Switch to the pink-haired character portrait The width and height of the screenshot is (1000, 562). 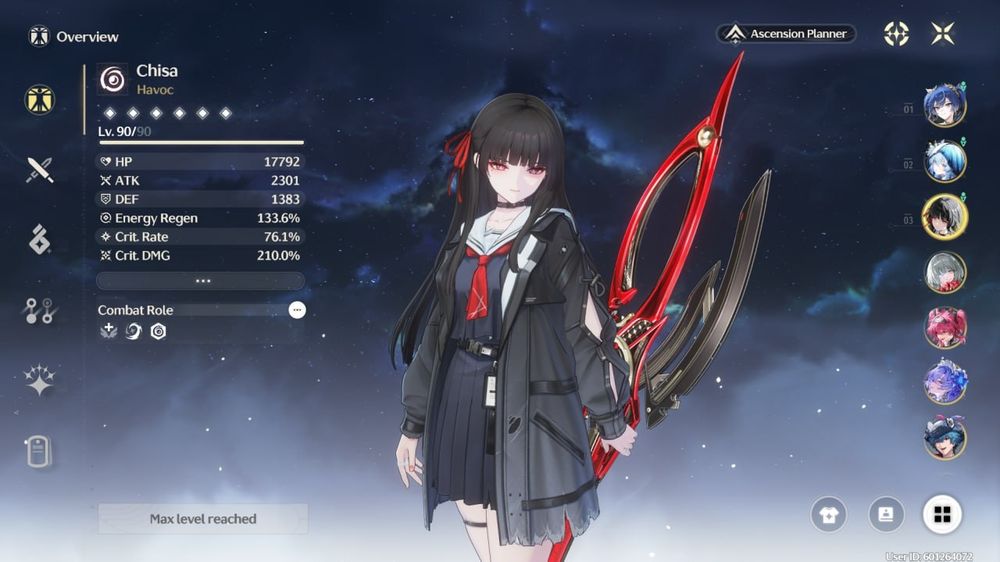pyautogui.click(x=944, y=327)
